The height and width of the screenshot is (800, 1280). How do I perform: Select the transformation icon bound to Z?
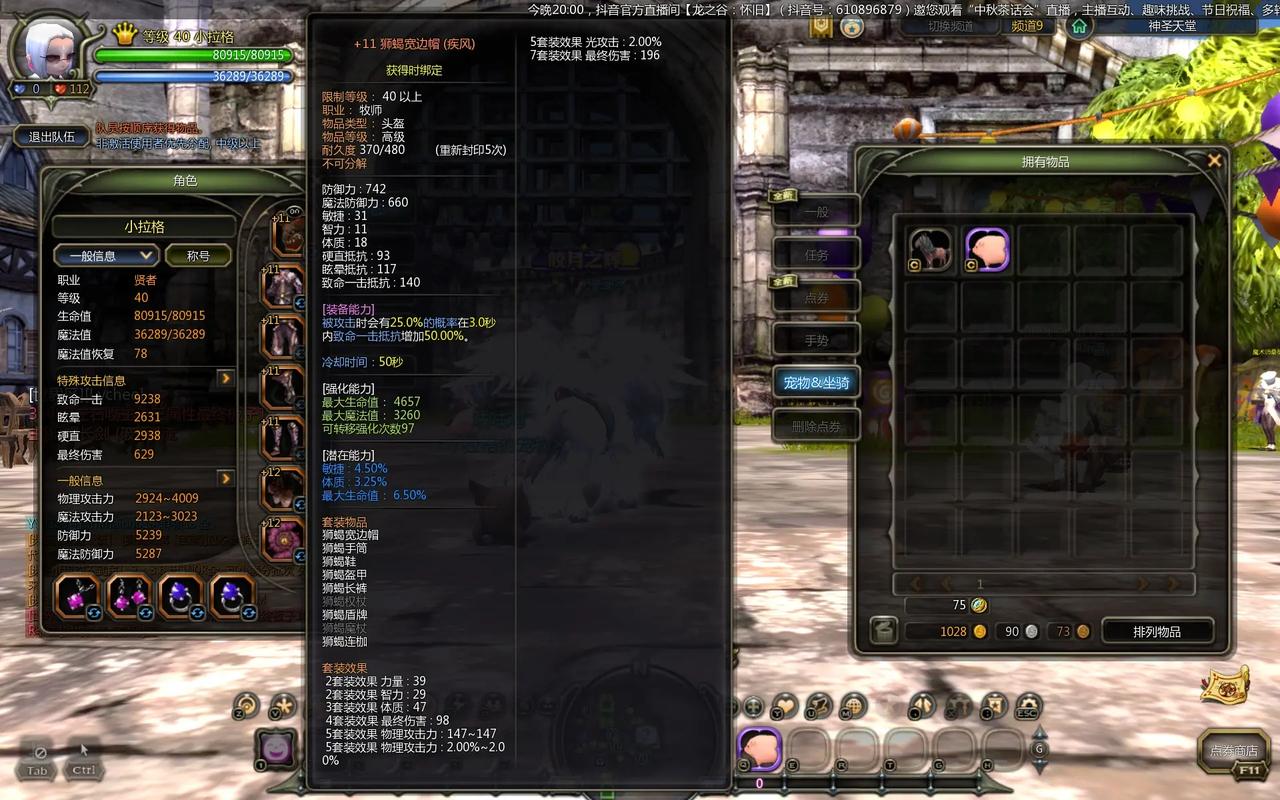[x=244, y=705]
